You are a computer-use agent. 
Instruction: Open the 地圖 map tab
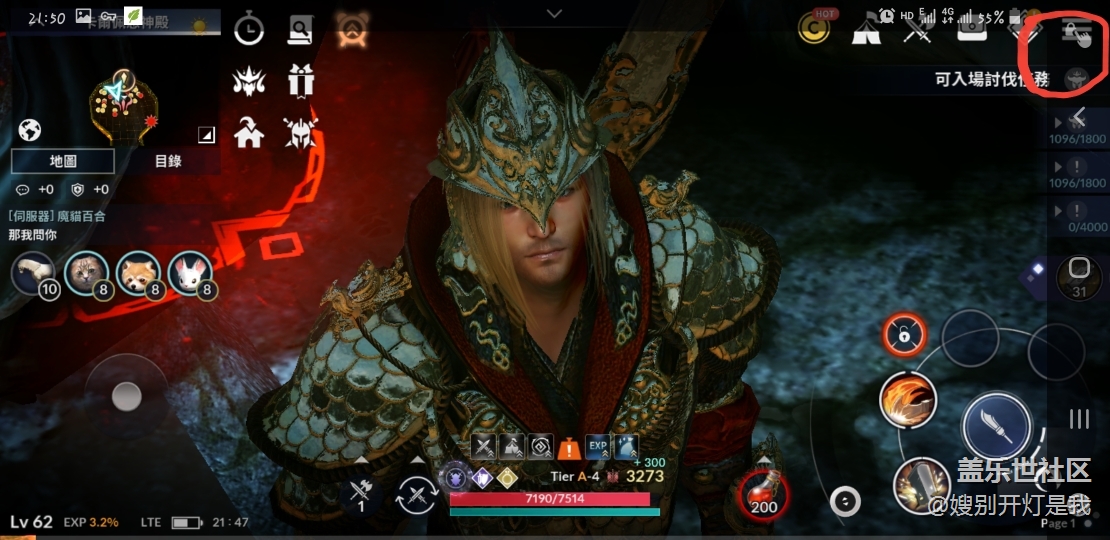63,161
